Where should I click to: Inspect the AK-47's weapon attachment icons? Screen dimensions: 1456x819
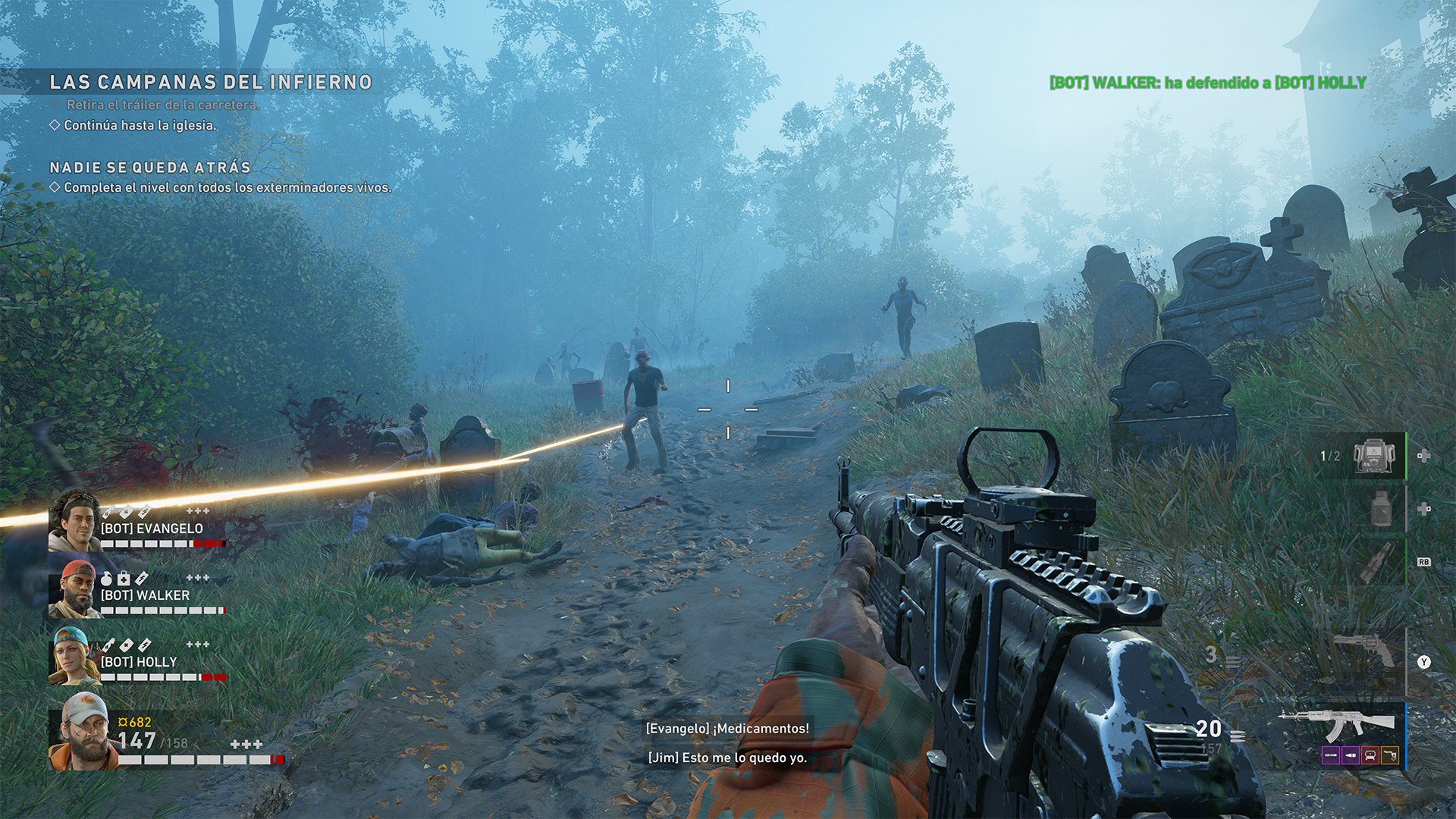[x=1360, y=755]
